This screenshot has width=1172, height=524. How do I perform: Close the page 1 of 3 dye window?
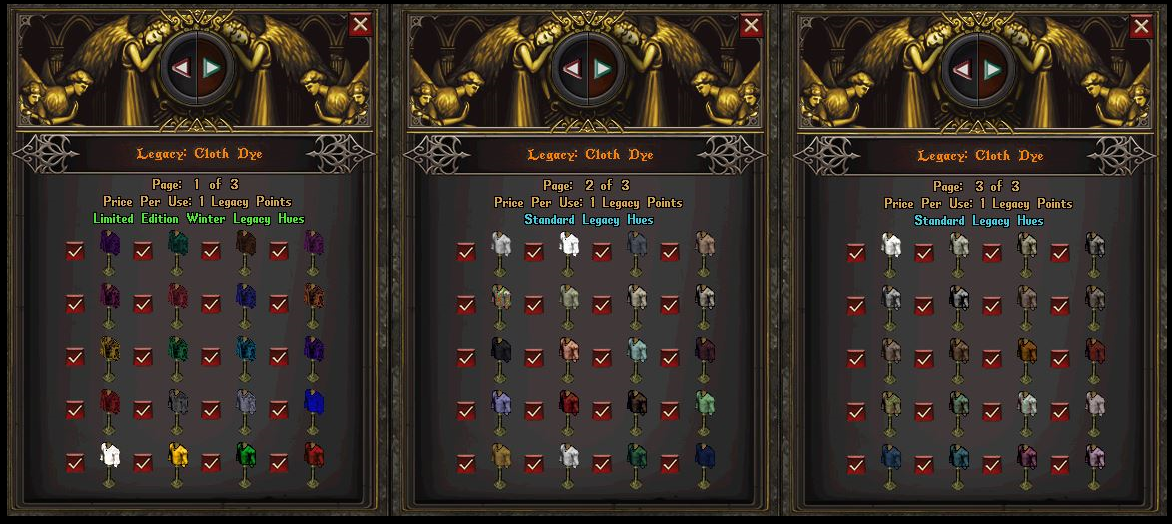click(x=361, y=24)
